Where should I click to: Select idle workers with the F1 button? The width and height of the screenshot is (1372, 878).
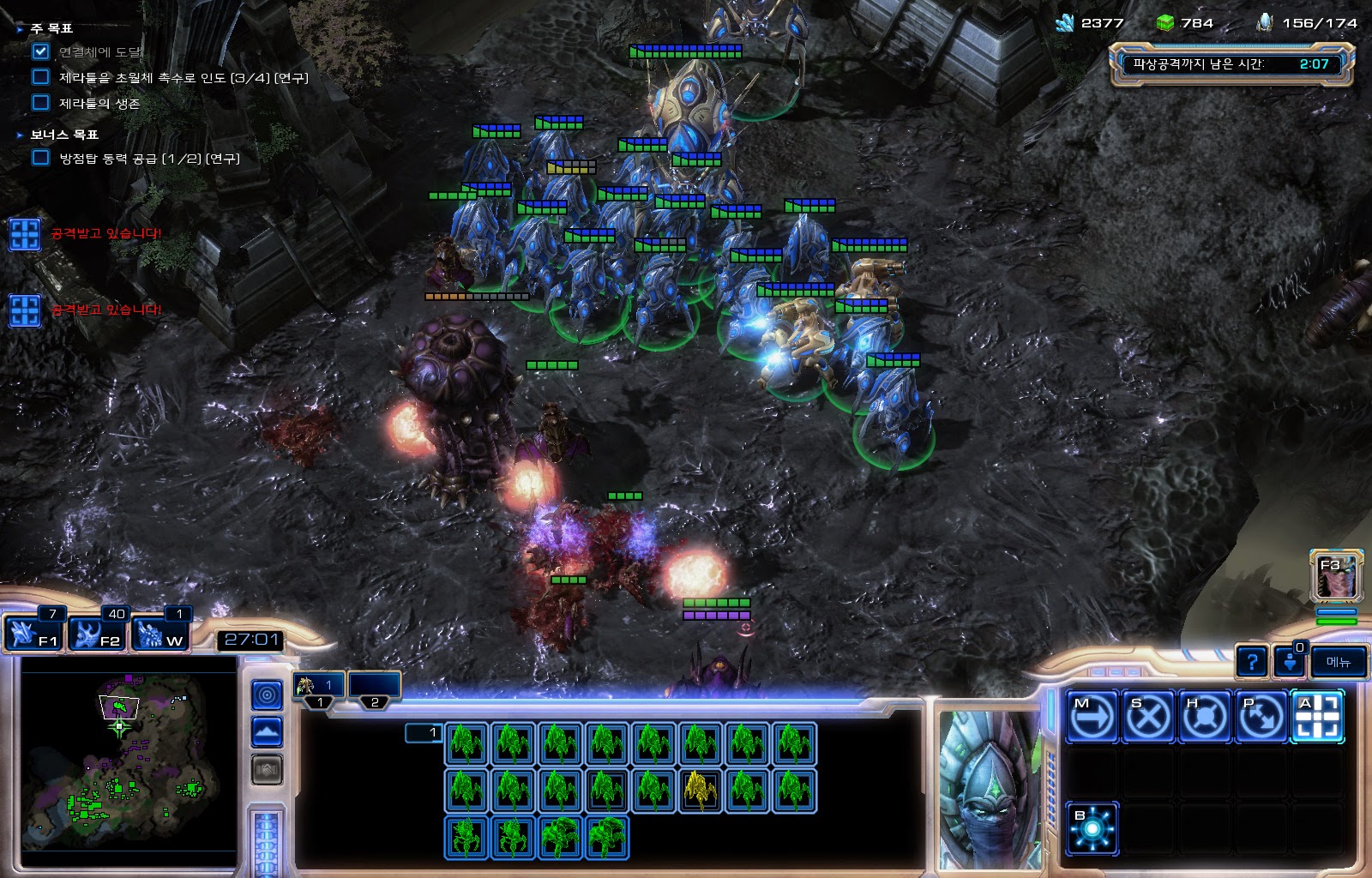(34, 633)
